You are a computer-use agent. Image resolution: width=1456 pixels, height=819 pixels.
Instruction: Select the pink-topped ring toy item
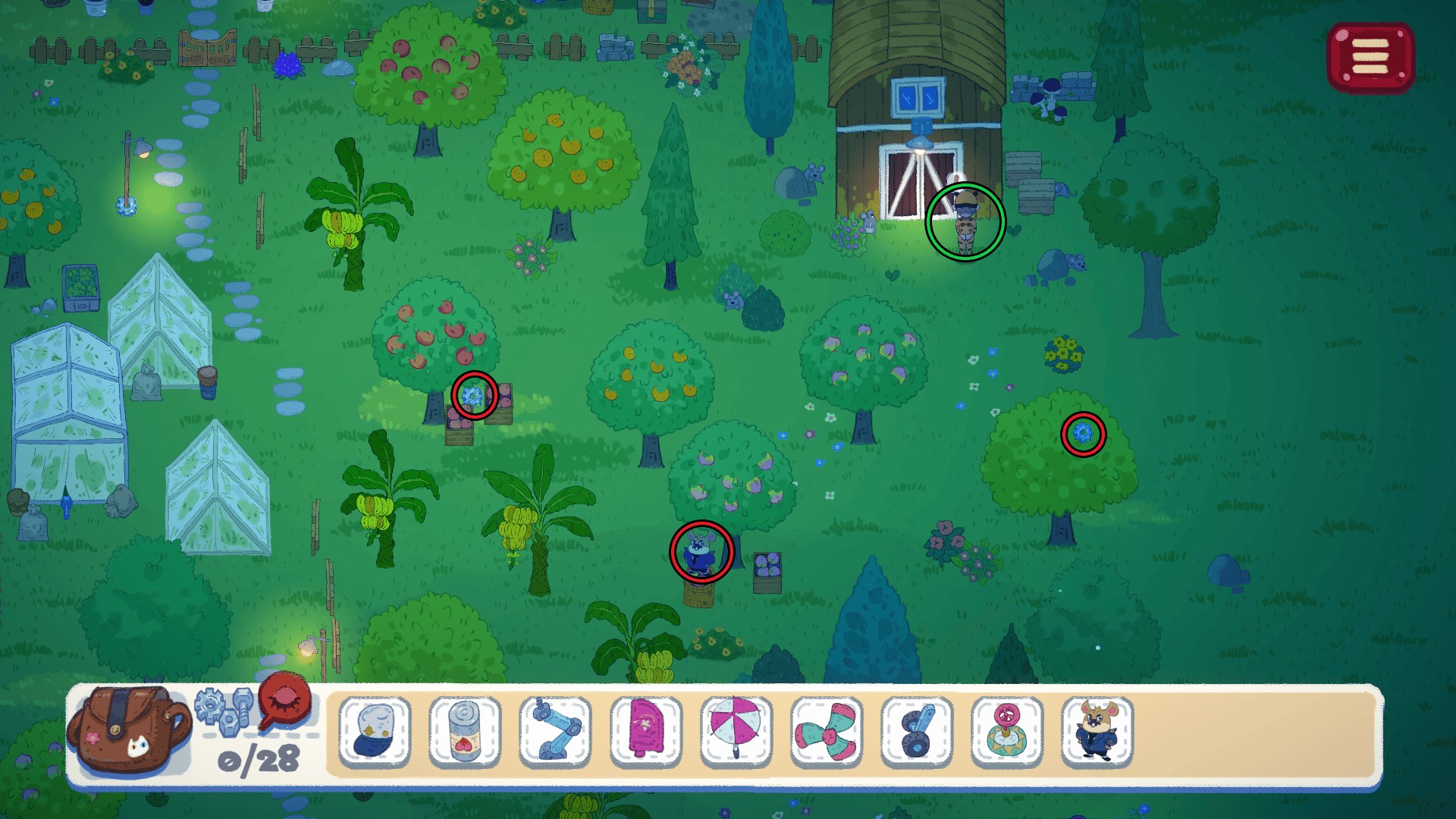point(1007,732)
